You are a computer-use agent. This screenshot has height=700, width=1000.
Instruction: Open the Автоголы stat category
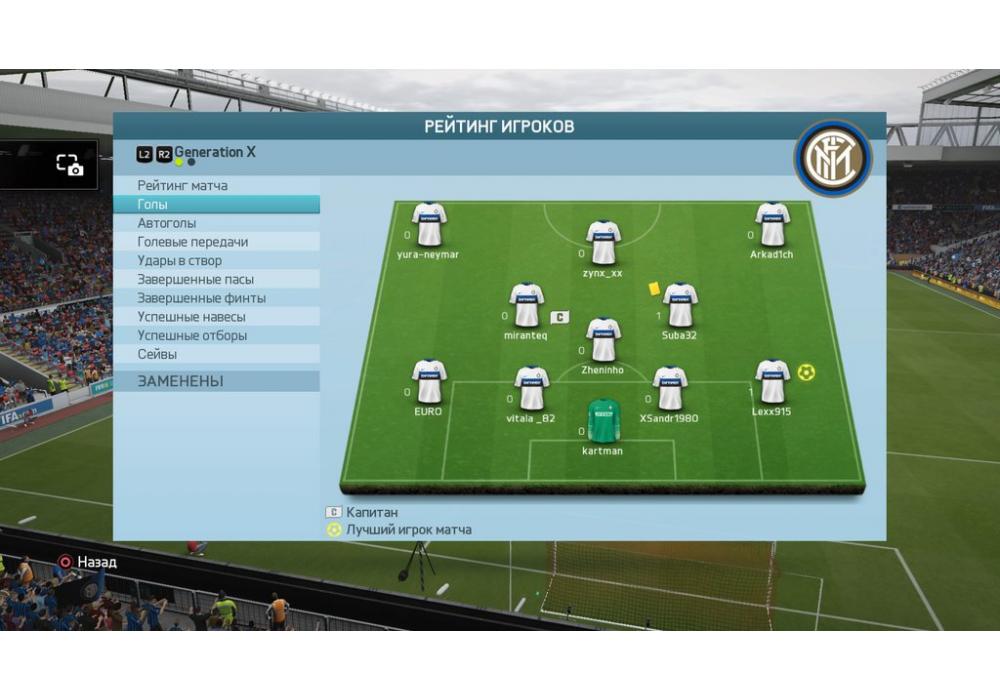click(167, 223)
